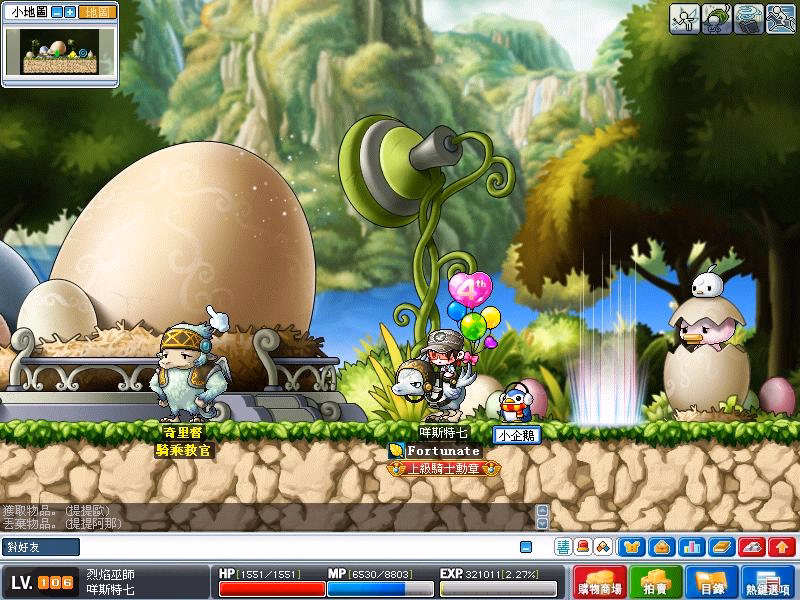Click the mount riding buff icon
The width and height of the screenshot is (800, 600).
click(781, 19)
